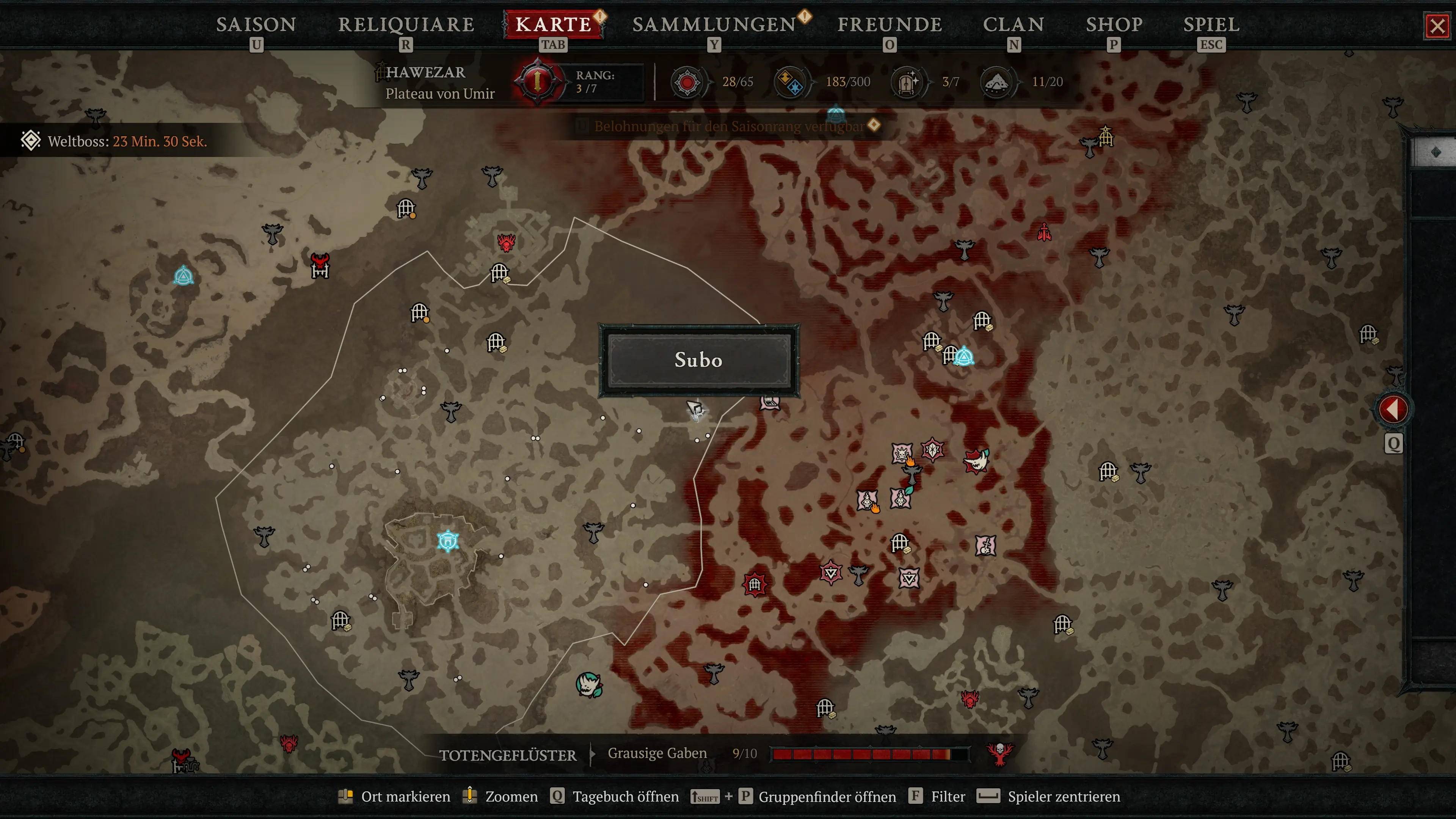Expand the side panel with red arrow

[x=1393, y=409]
